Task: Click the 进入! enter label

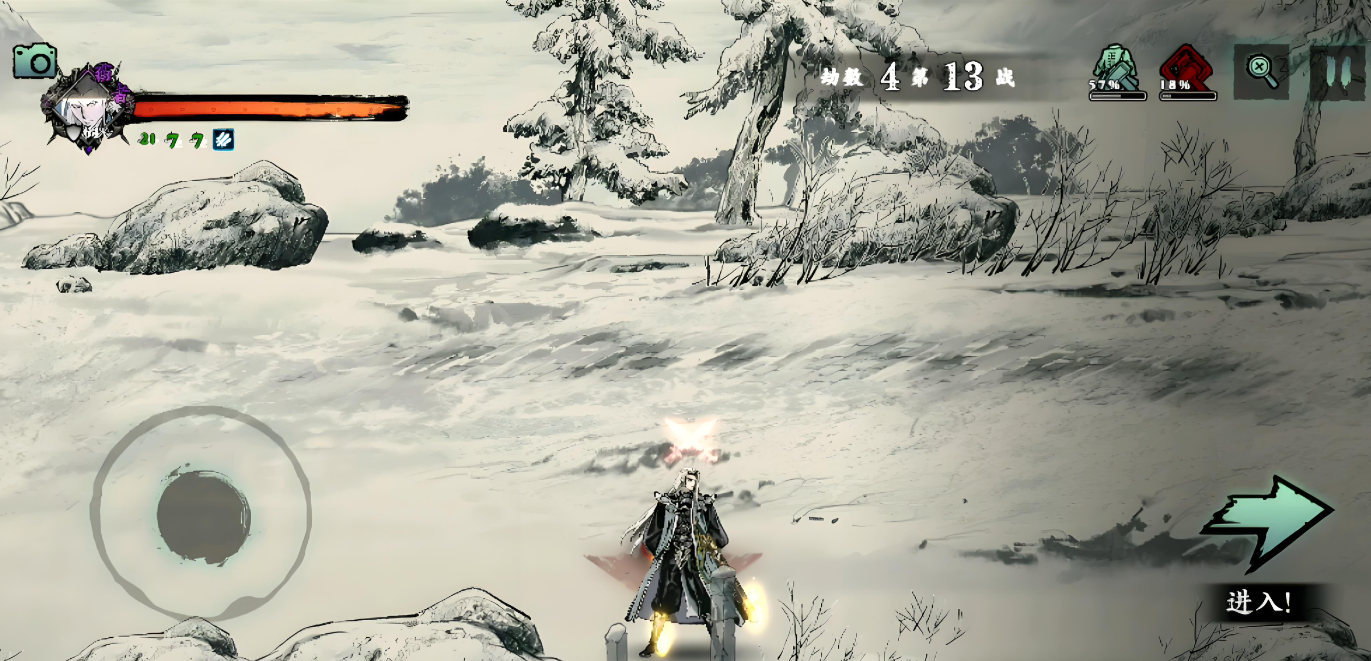Action: (1259, 602)
